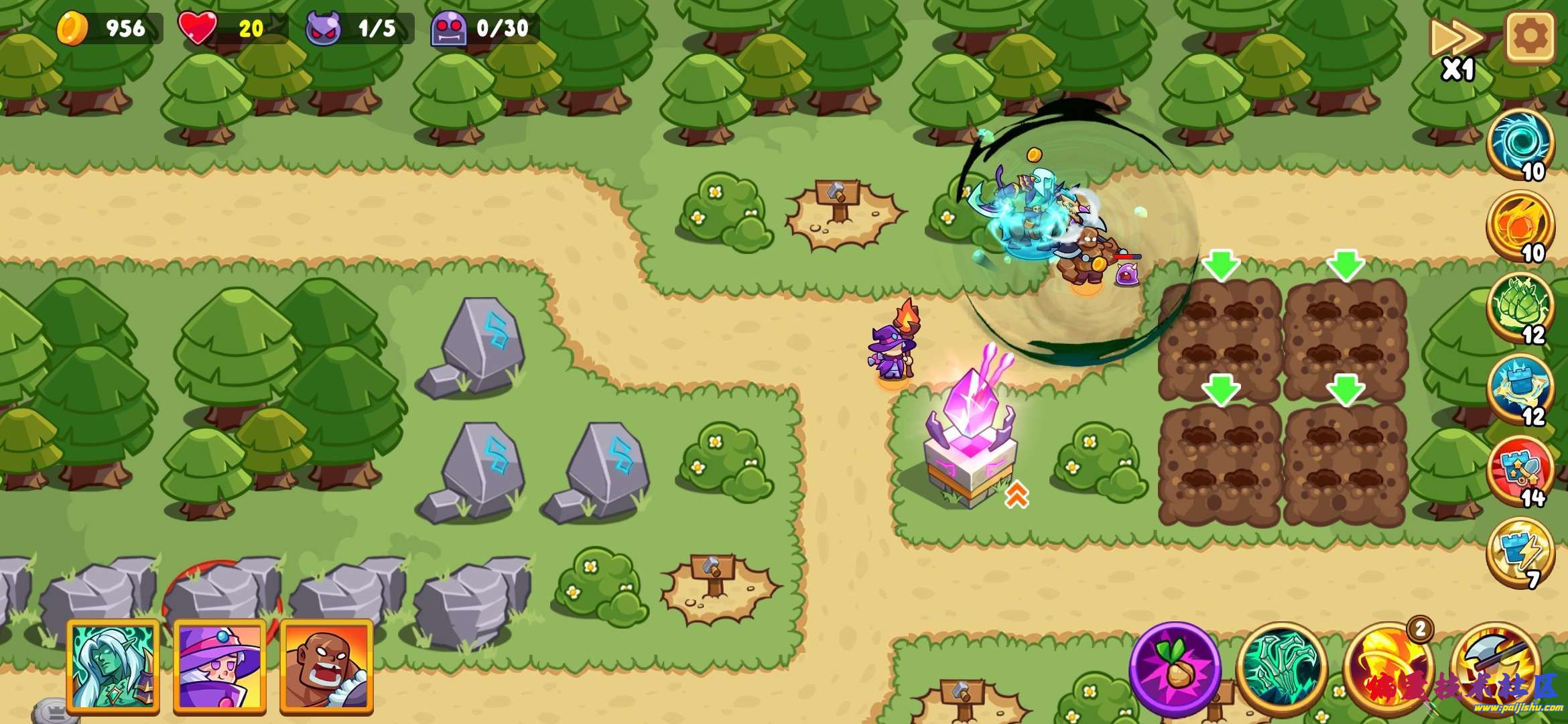Use the red tower upgrade power-up
This screenshot has height=724, width=1568.
[1520, 471]
